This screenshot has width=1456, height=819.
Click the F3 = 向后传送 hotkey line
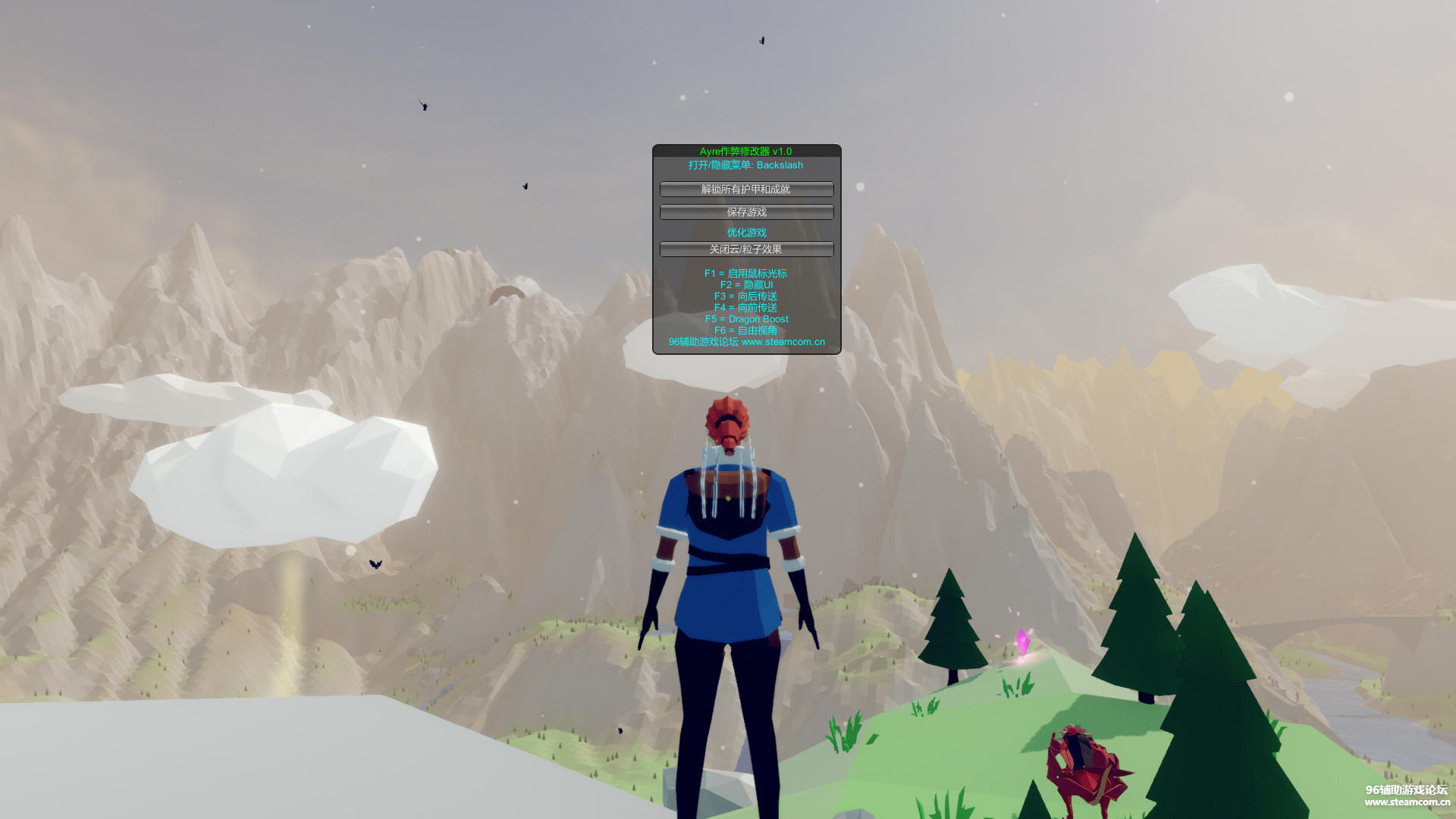(x=745, y=297)
